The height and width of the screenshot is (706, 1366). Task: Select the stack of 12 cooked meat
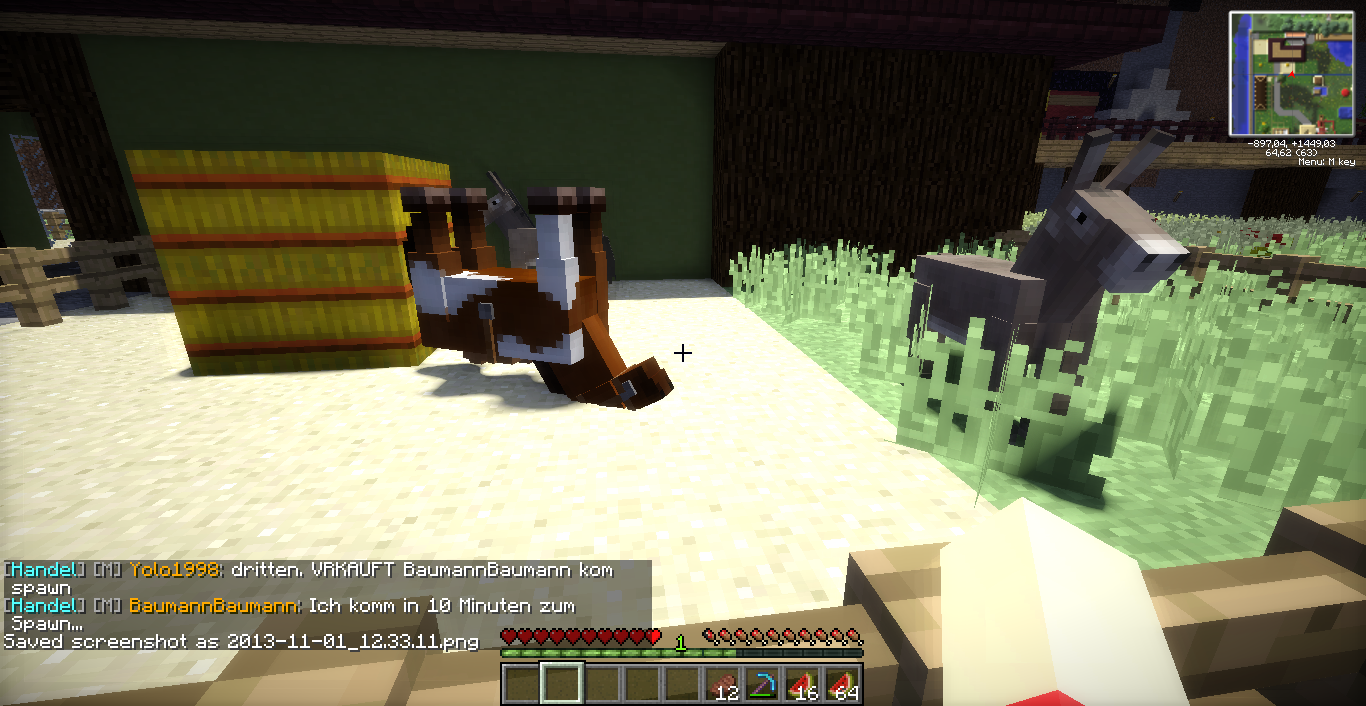722,684
